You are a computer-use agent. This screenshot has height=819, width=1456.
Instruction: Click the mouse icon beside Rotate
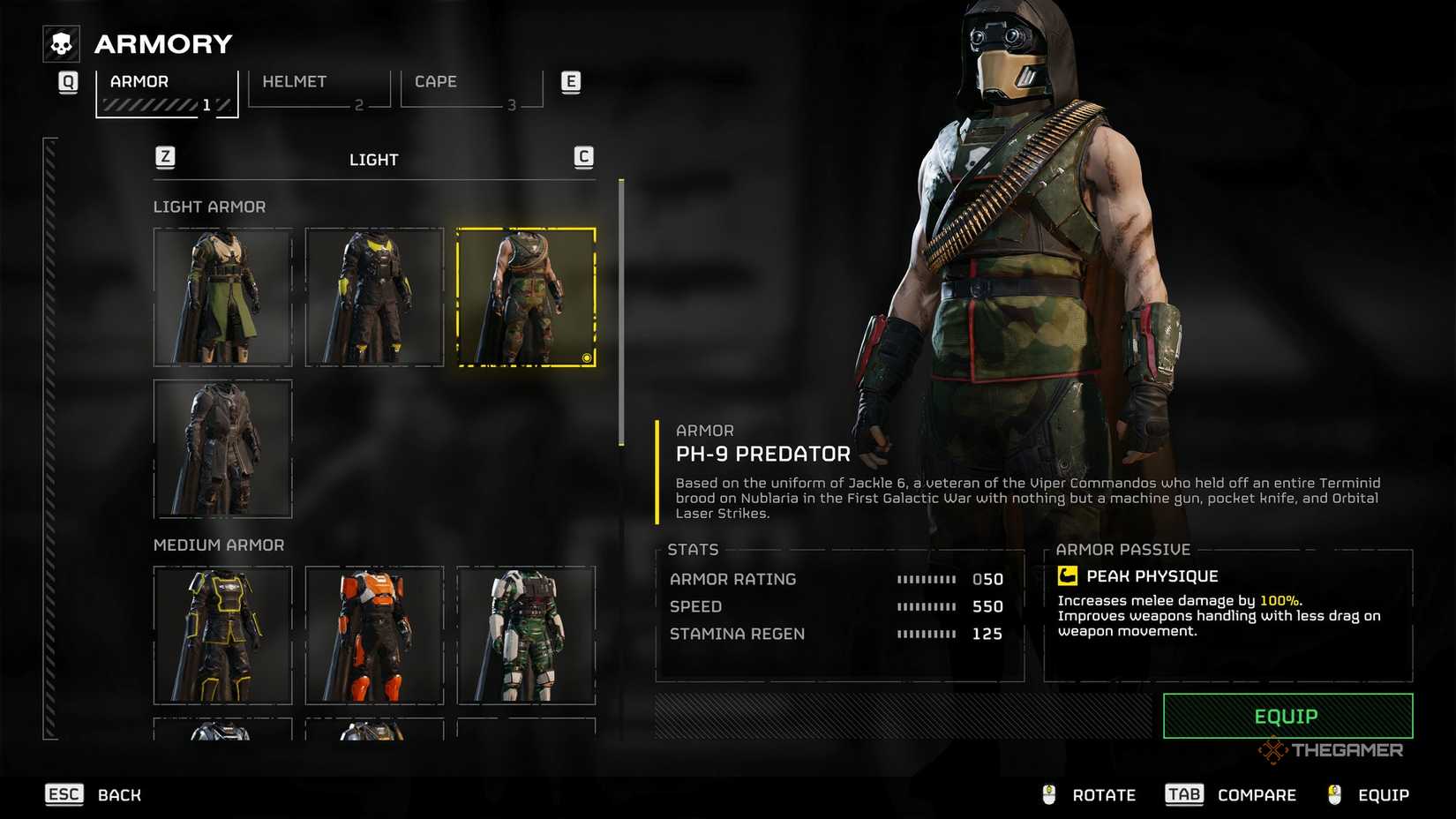coord(1049,794)
